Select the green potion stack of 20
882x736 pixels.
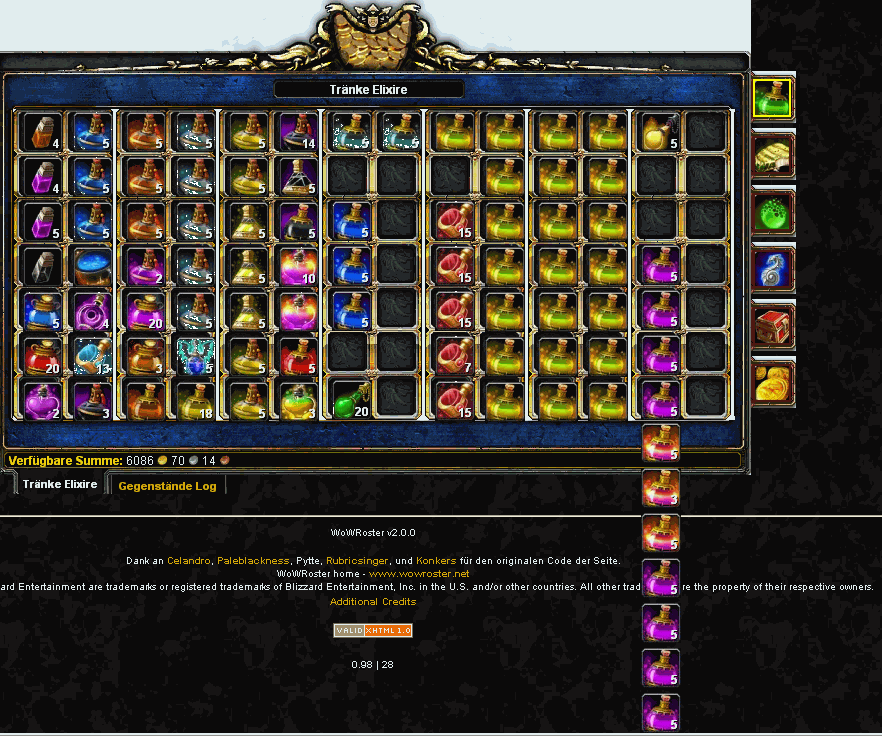tap(350, 398)
